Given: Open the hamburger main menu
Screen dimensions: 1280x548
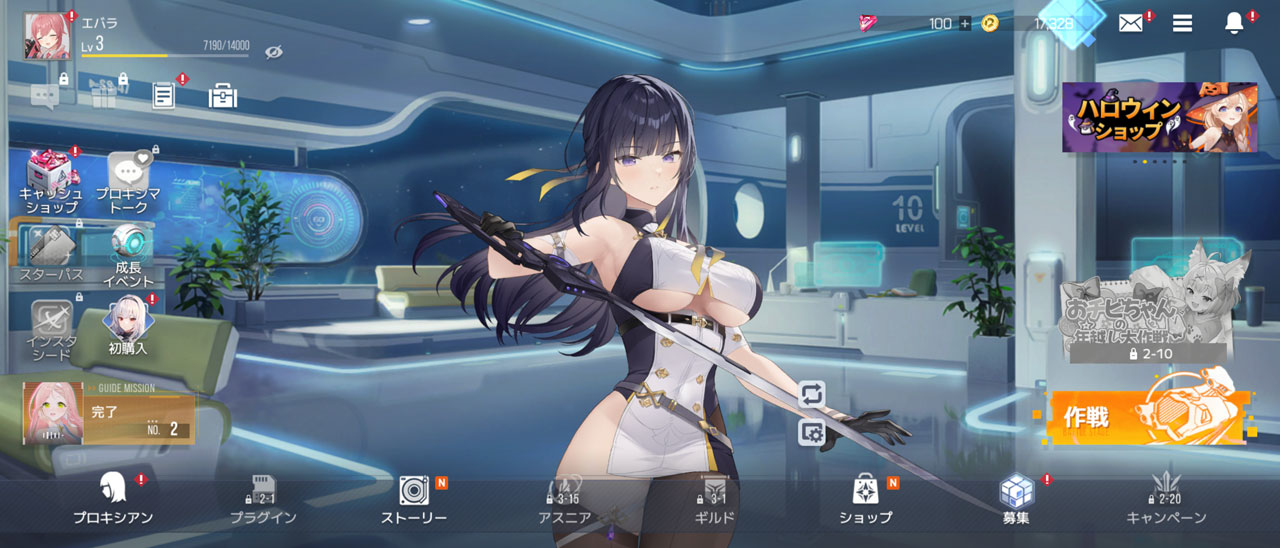Looking at the screenshot, I should click(x=1182, y=23).
